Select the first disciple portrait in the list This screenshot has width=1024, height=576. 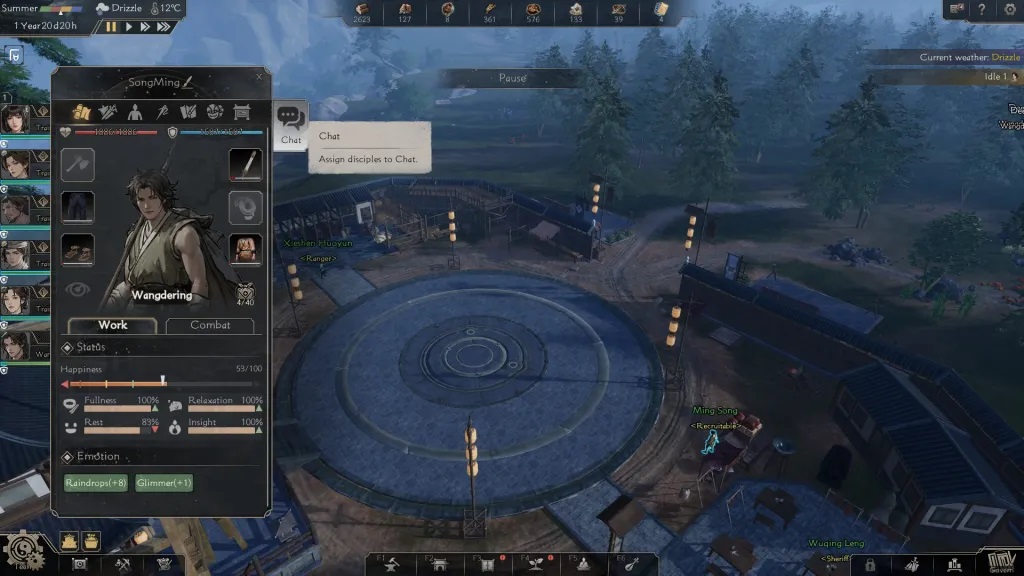(x=16, y=119)
